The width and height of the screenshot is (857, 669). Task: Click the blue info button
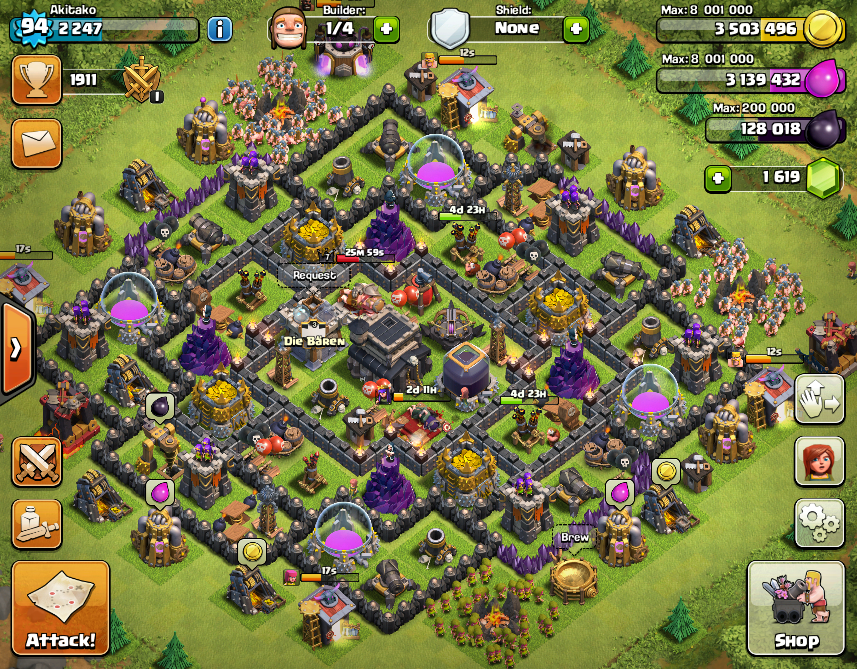click(x=220, y=28)
